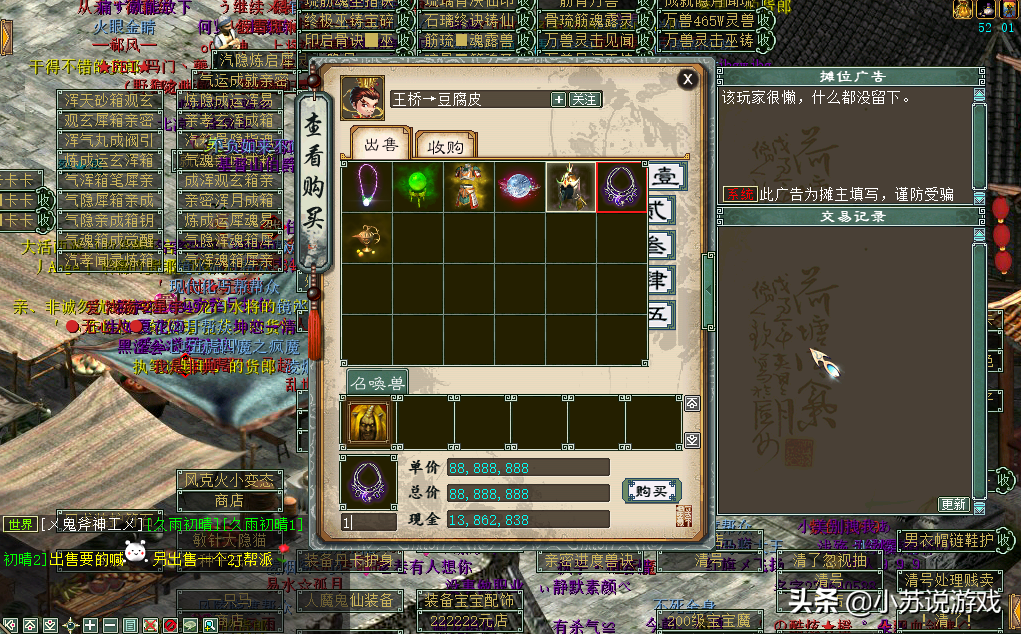Switch to the 收购 tab
The height and width of the screenshot is (634, 1021).
(x=445, y=146)
